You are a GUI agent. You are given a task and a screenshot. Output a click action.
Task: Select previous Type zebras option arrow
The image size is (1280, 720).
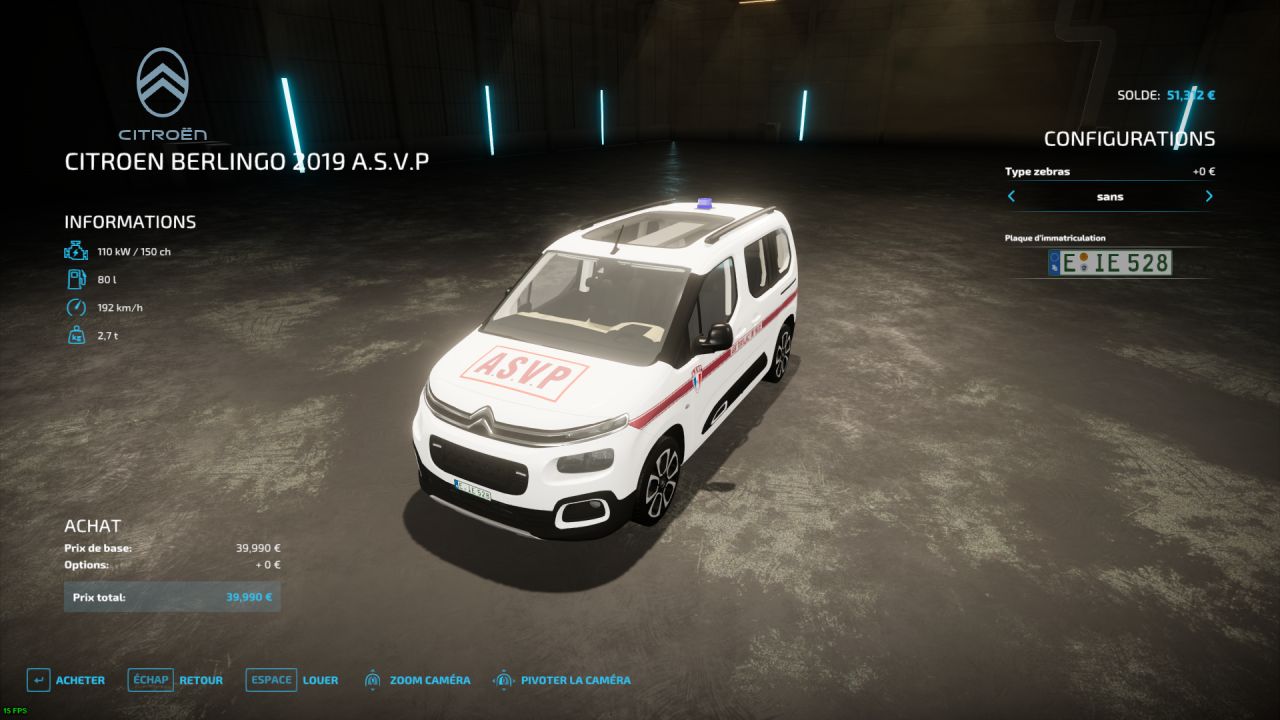1011,197
